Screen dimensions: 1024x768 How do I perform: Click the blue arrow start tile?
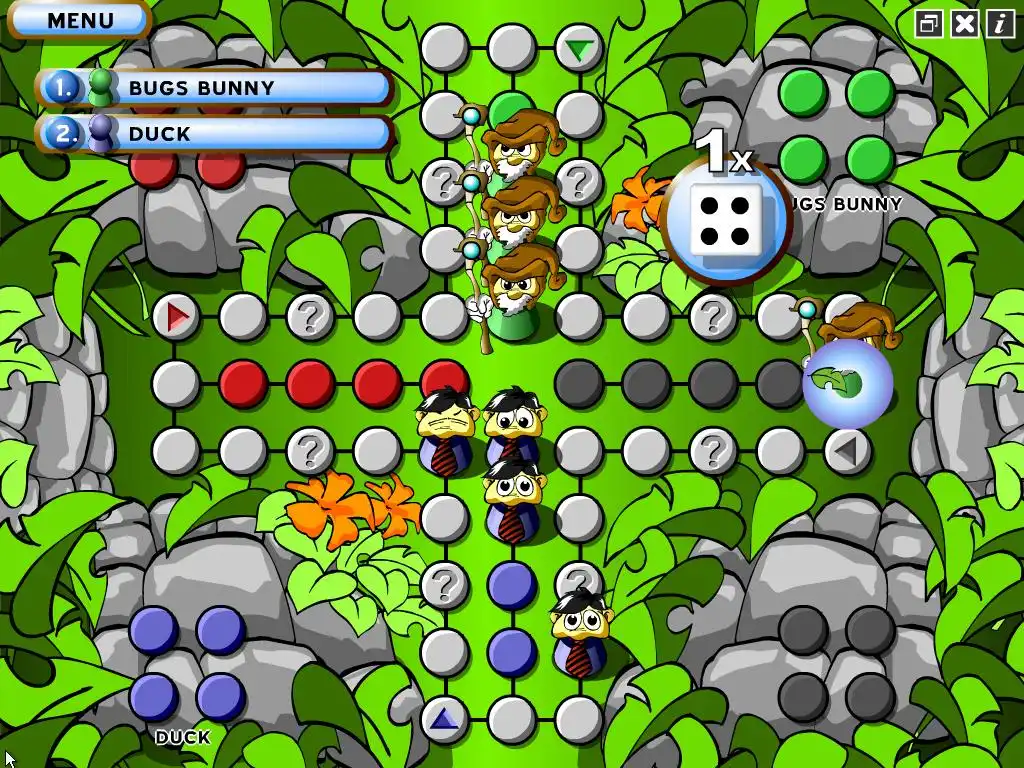[444, 719]
